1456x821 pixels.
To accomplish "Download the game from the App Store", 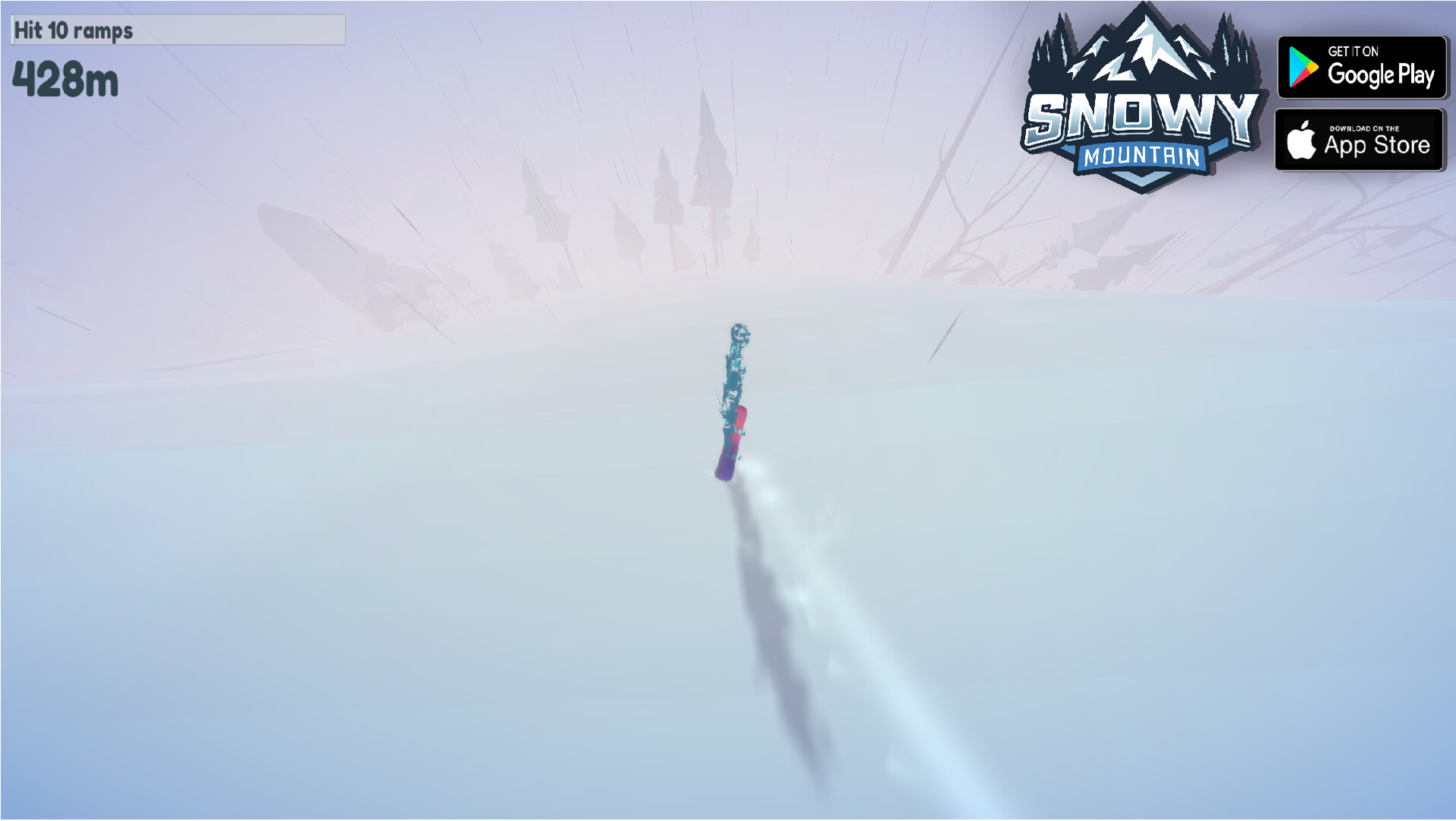I will tap(1359, 140).
